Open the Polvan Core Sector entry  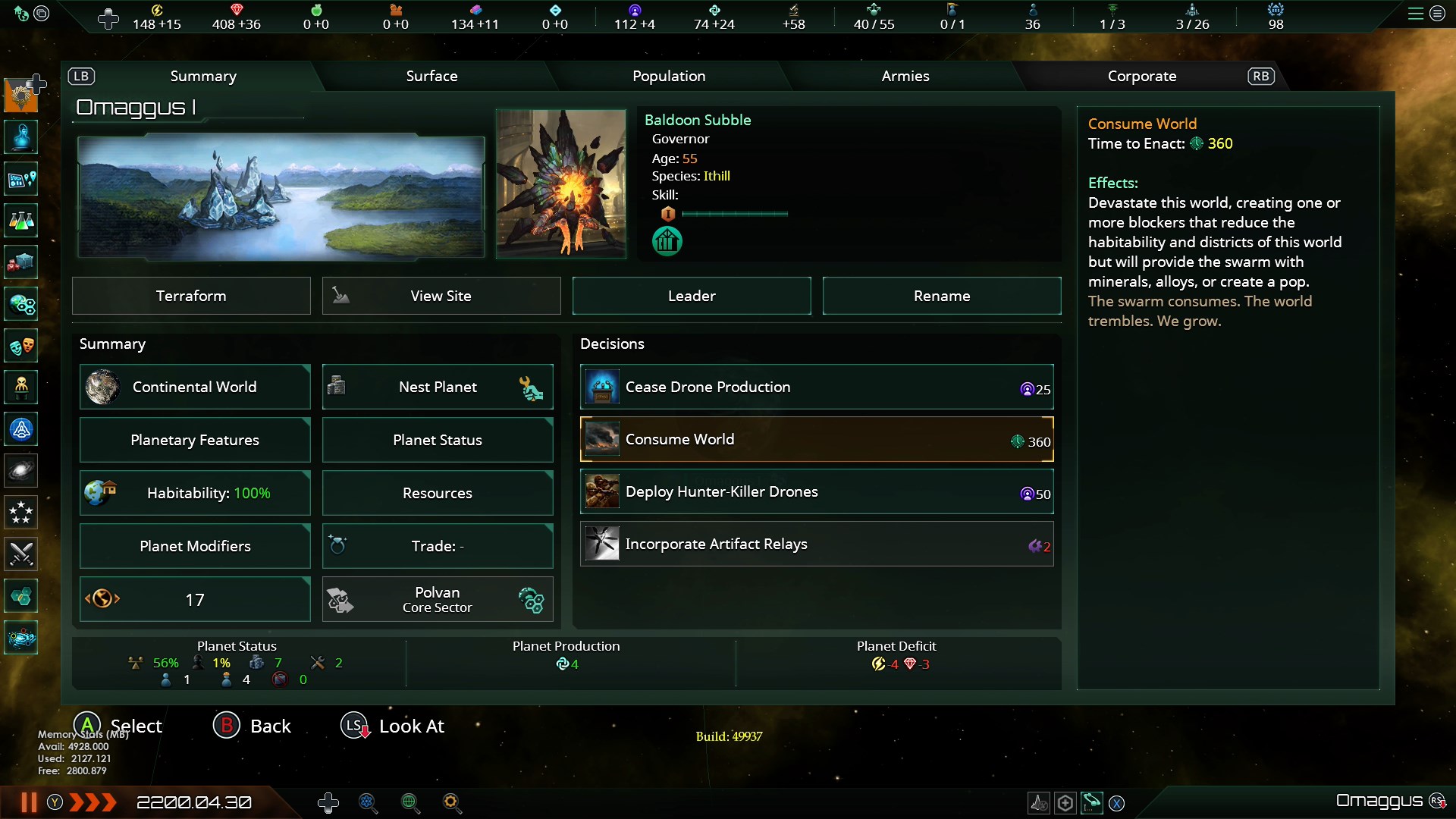point(438,599)
